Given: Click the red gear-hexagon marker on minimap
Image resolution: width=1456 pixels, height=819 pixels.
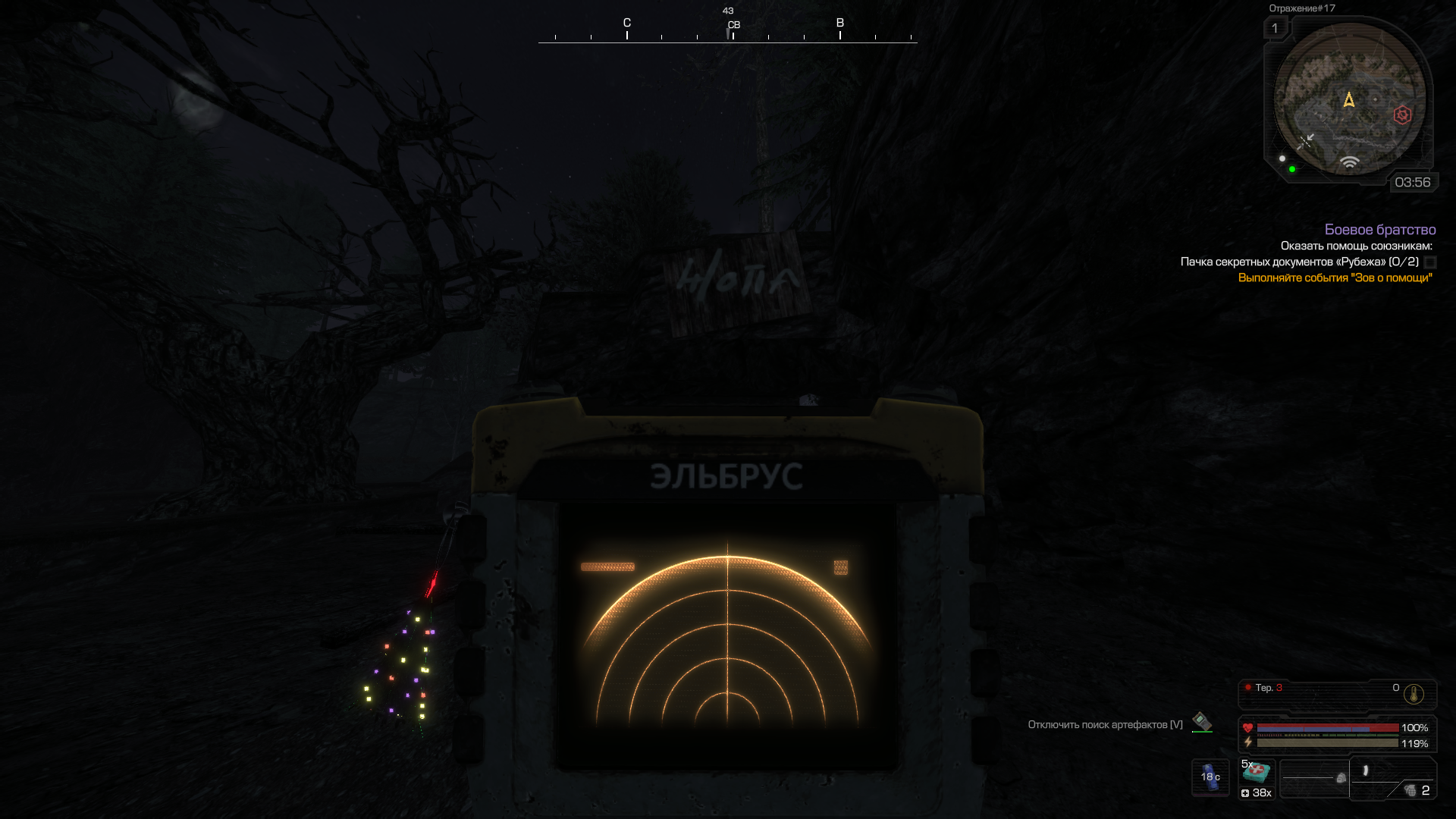Looking at the screenshot, I should (x=1402, y=115).
